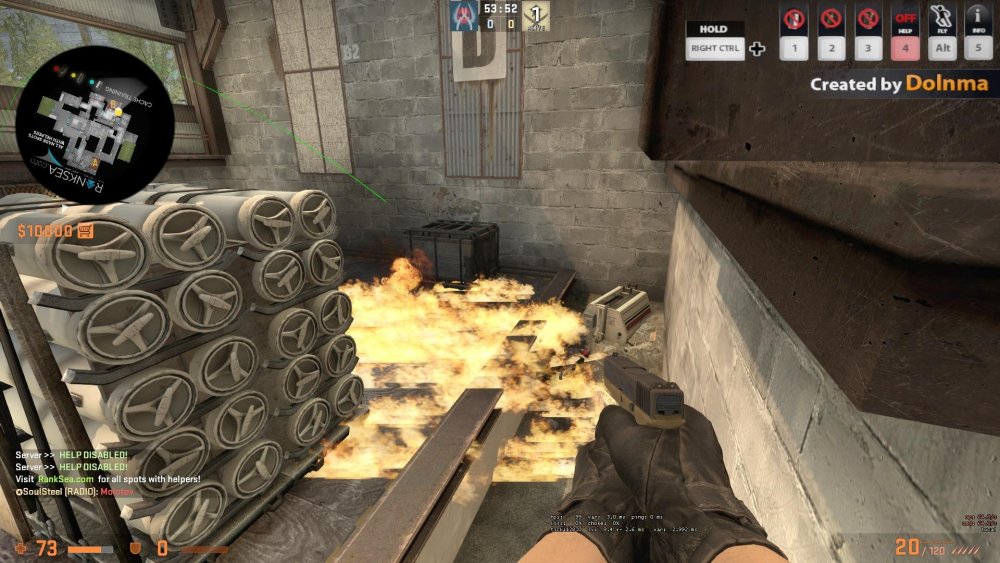The image size is (1000, 563).
Task: Open the buy menu cart icon
Action: [x=88, y=232]
